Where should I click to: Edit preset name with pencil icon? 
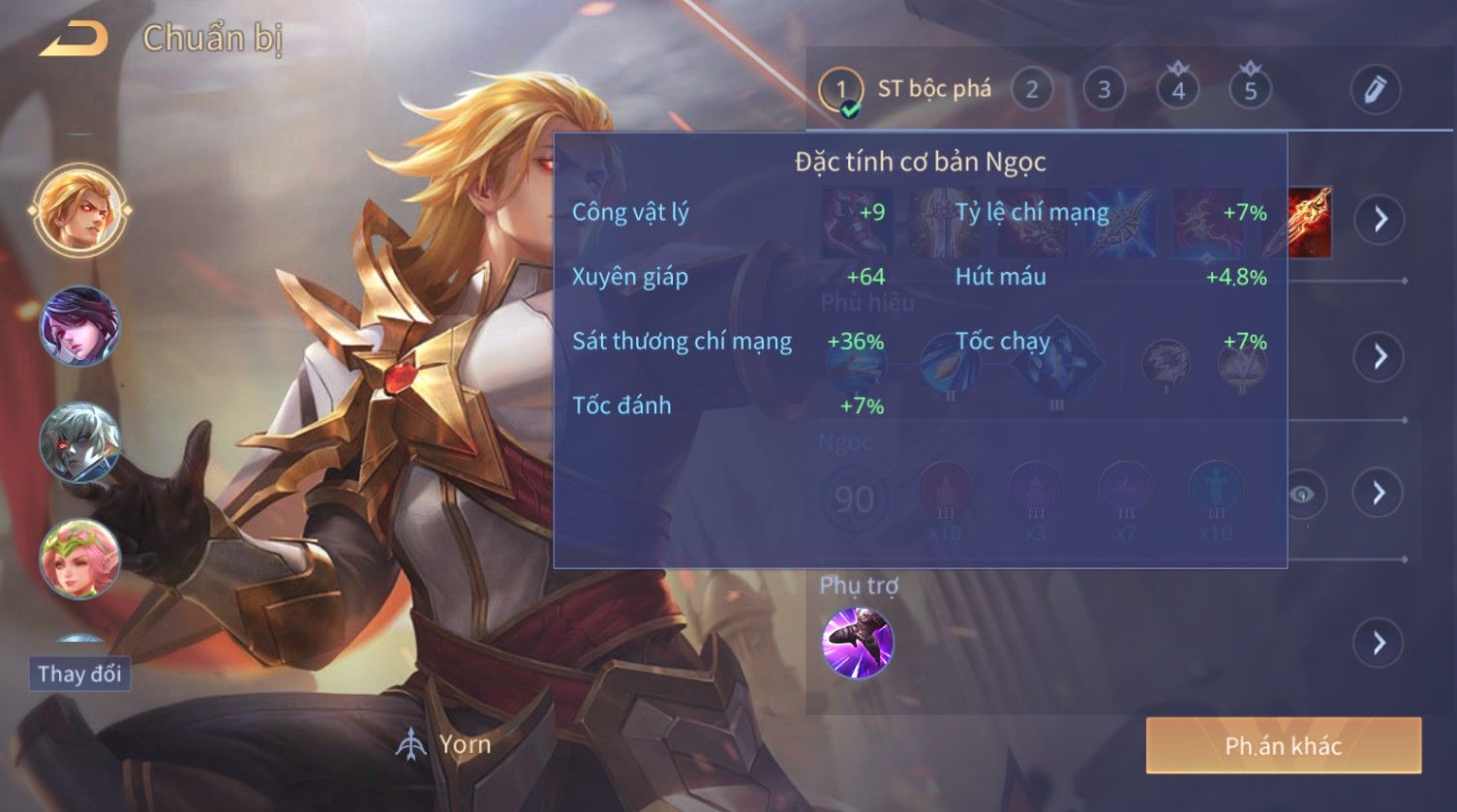point(1375,90)
